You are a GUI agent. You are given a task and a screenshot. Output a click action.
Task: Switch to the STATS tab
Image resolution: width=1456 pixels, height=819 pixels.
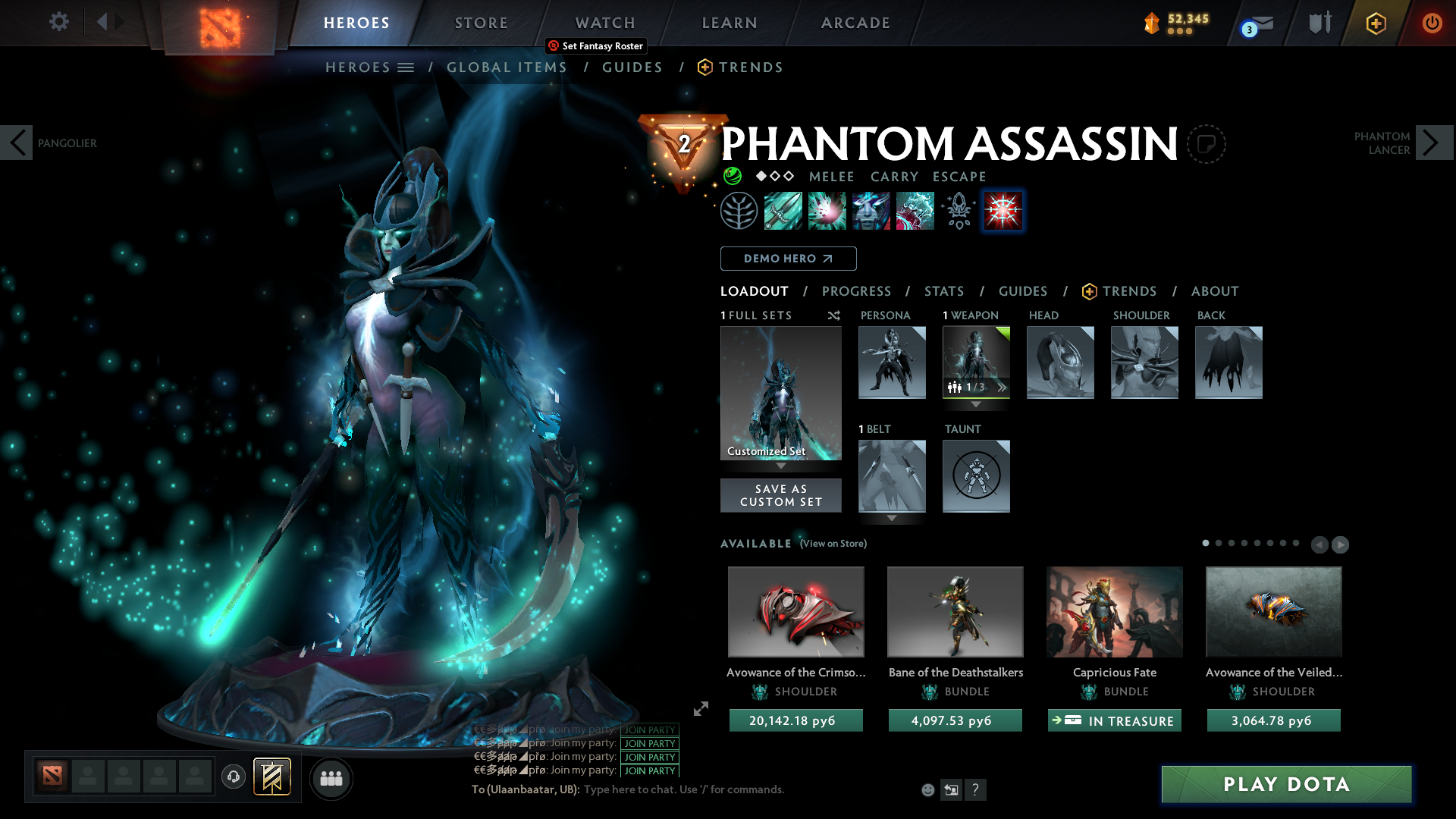point(943,291)
